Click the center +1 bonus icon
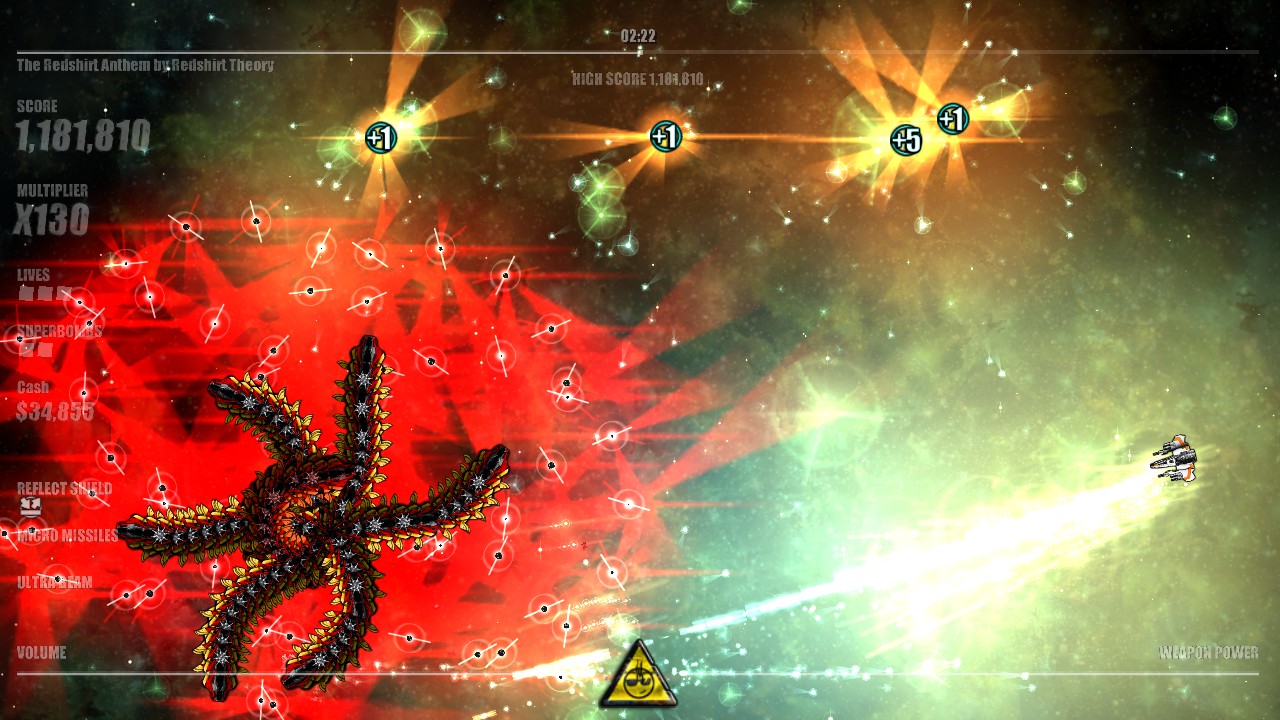1280x720 pixels. click(667, 135)
